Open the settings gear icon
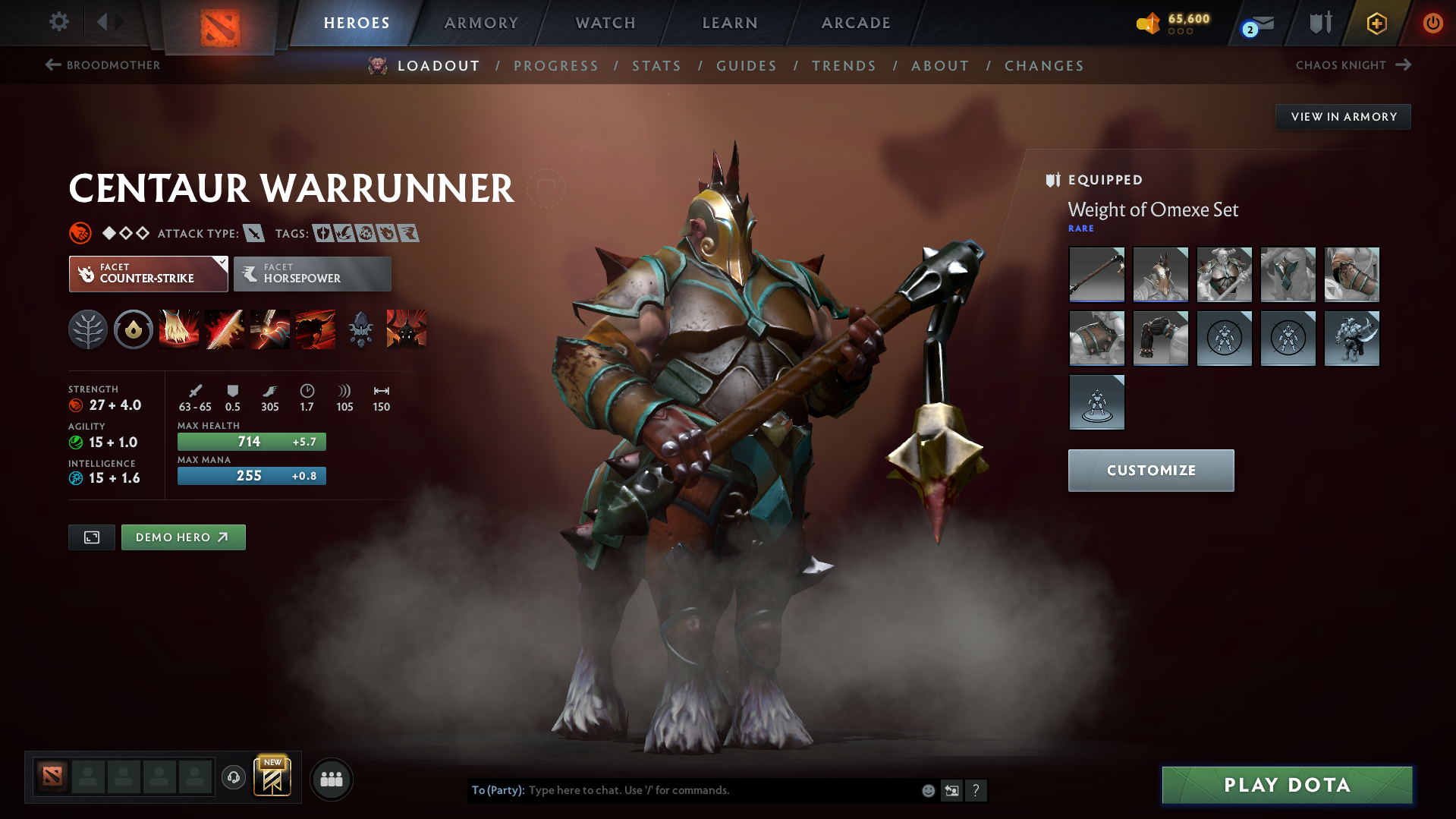The image size is (1456, 819). (x=58, y=22)
